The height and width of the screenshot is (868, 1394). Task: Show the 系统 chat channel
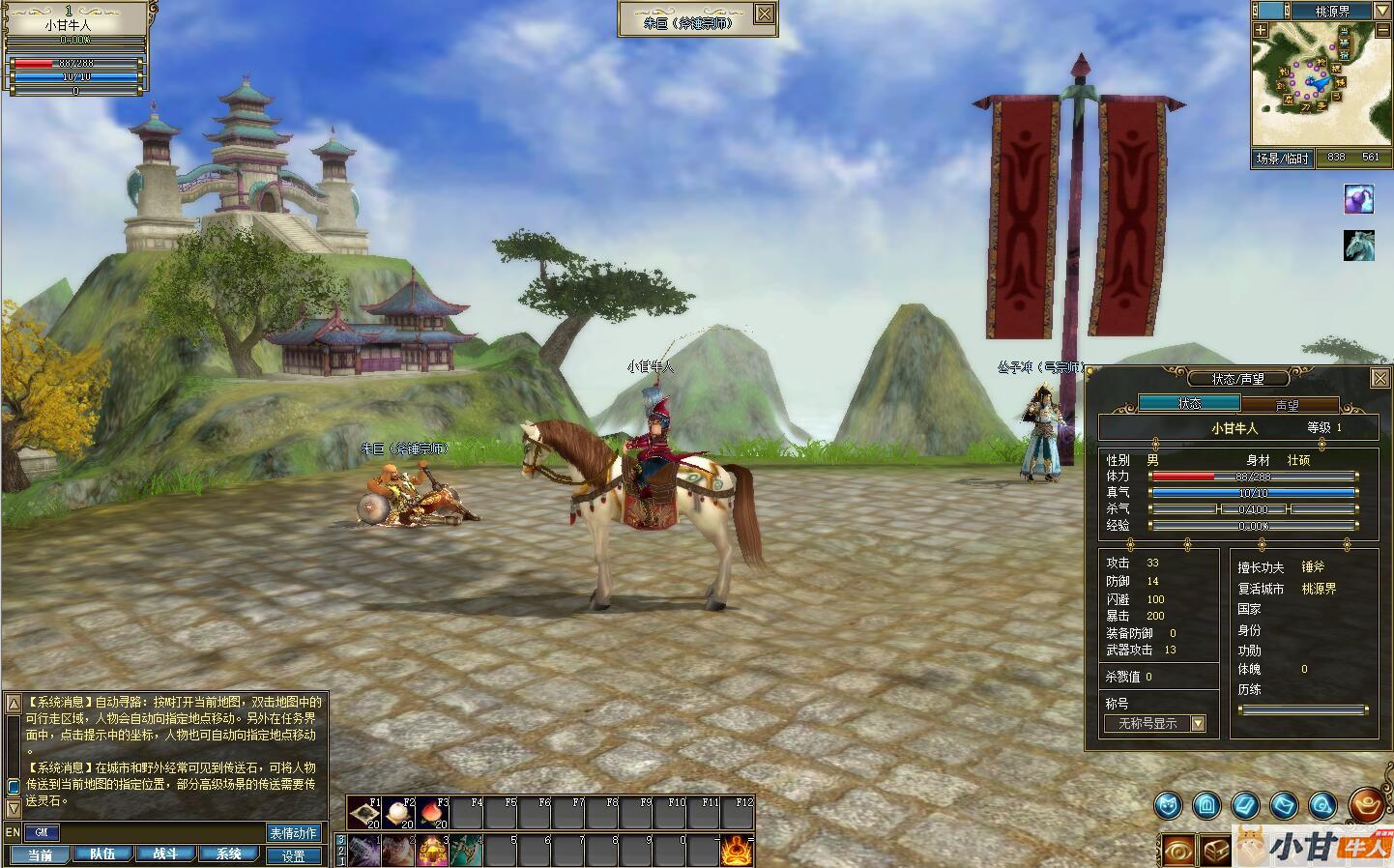228,854
